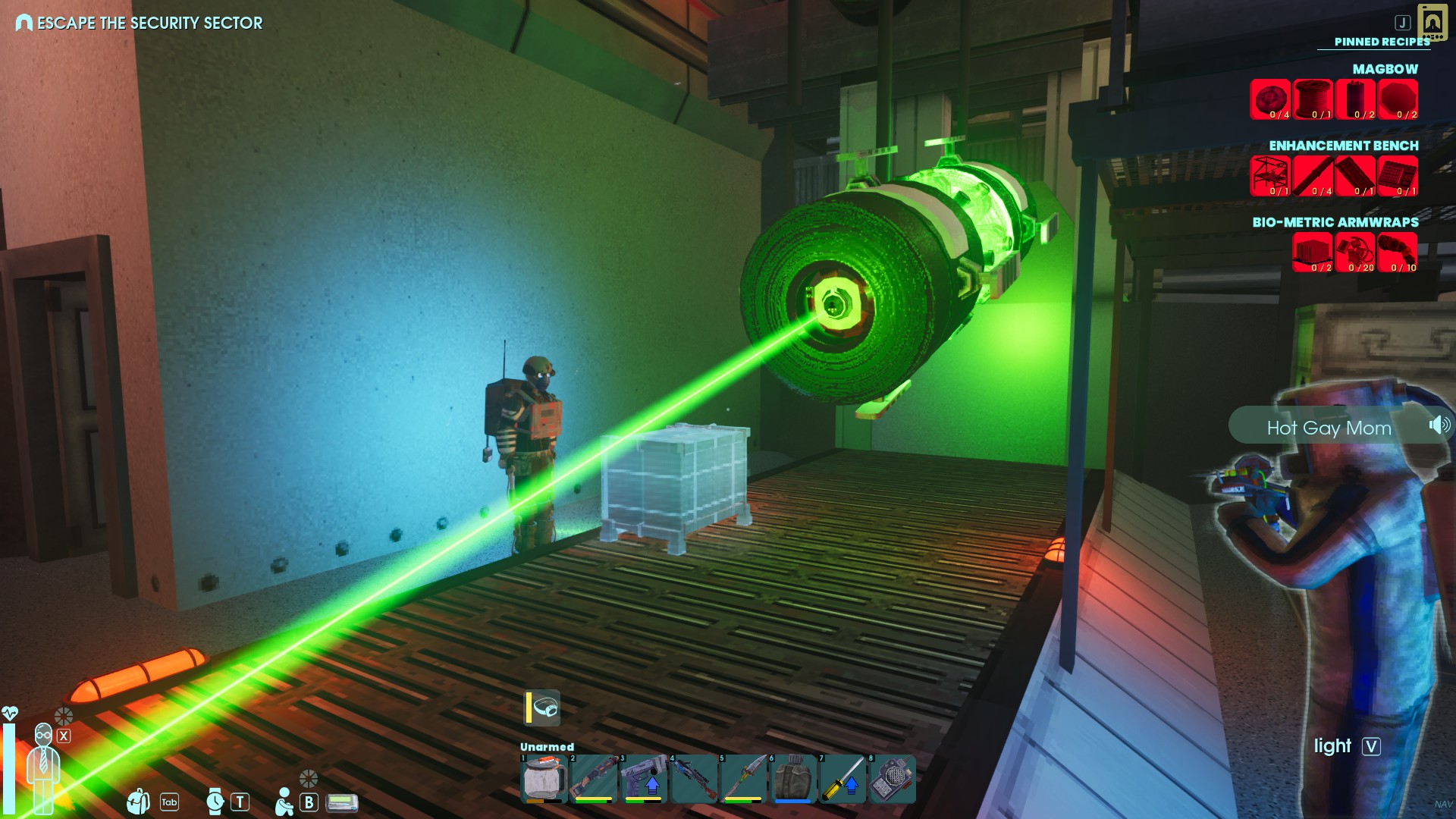Equip the crossbow in hotbar slot 4
This screenshot has width=1456, height=819.
pos(693,779)
